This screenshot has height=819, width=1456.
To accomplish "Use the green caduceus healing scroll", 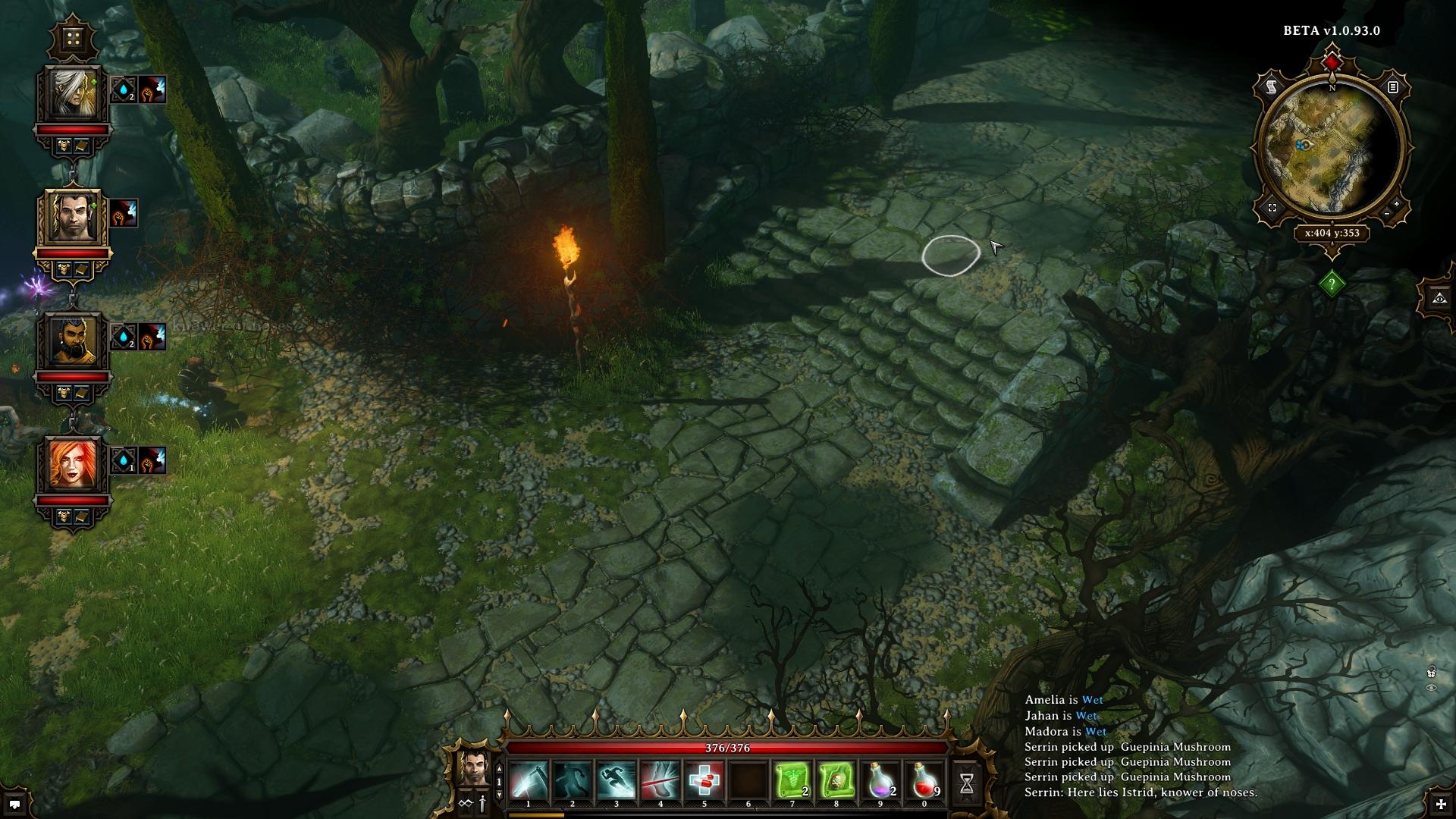I will [x=792, y=780].
